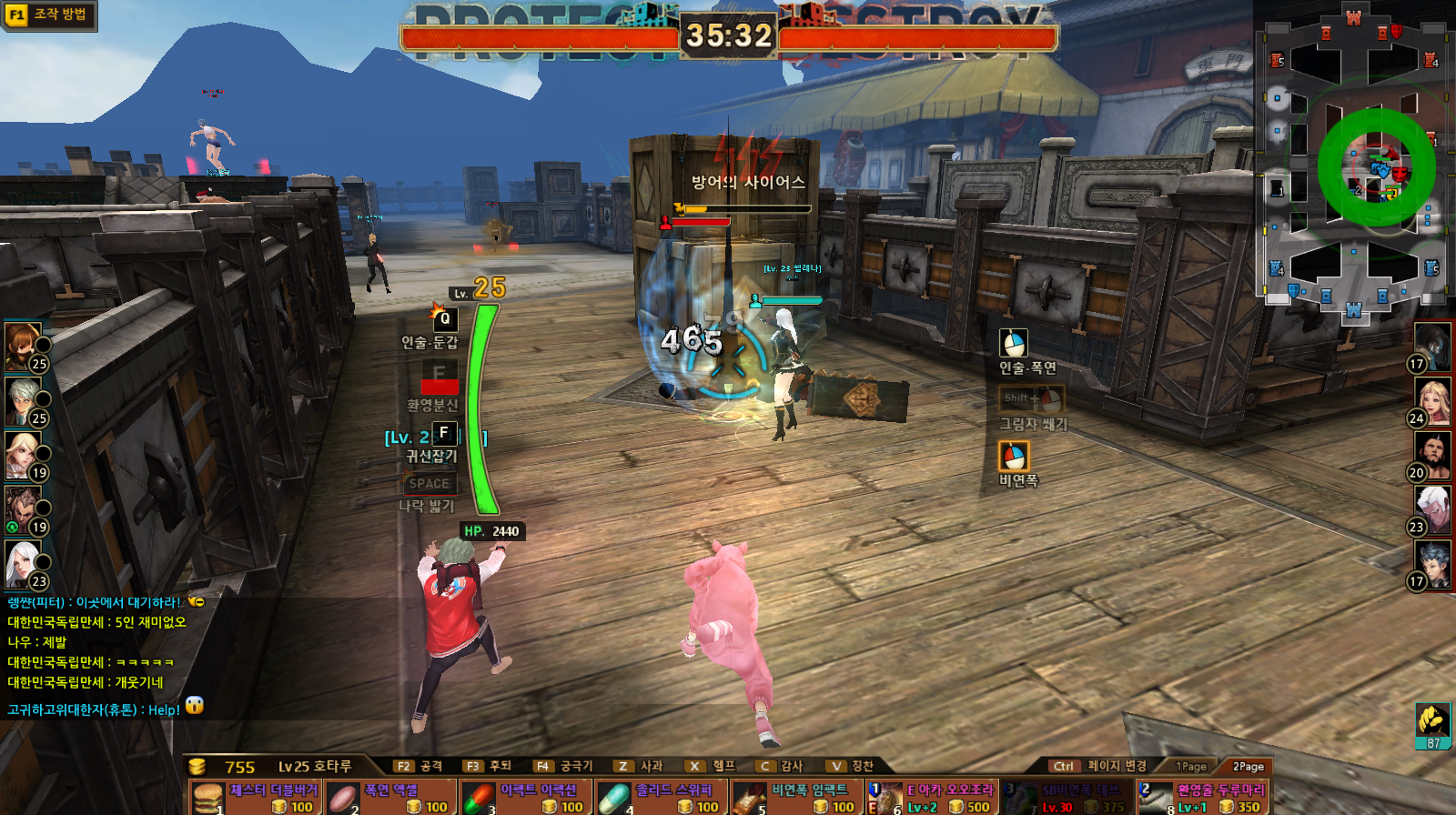This screenshot has width=1456, height=815.
Task: Click the red castle base on minimap
Action: (x=1353, y=17)
